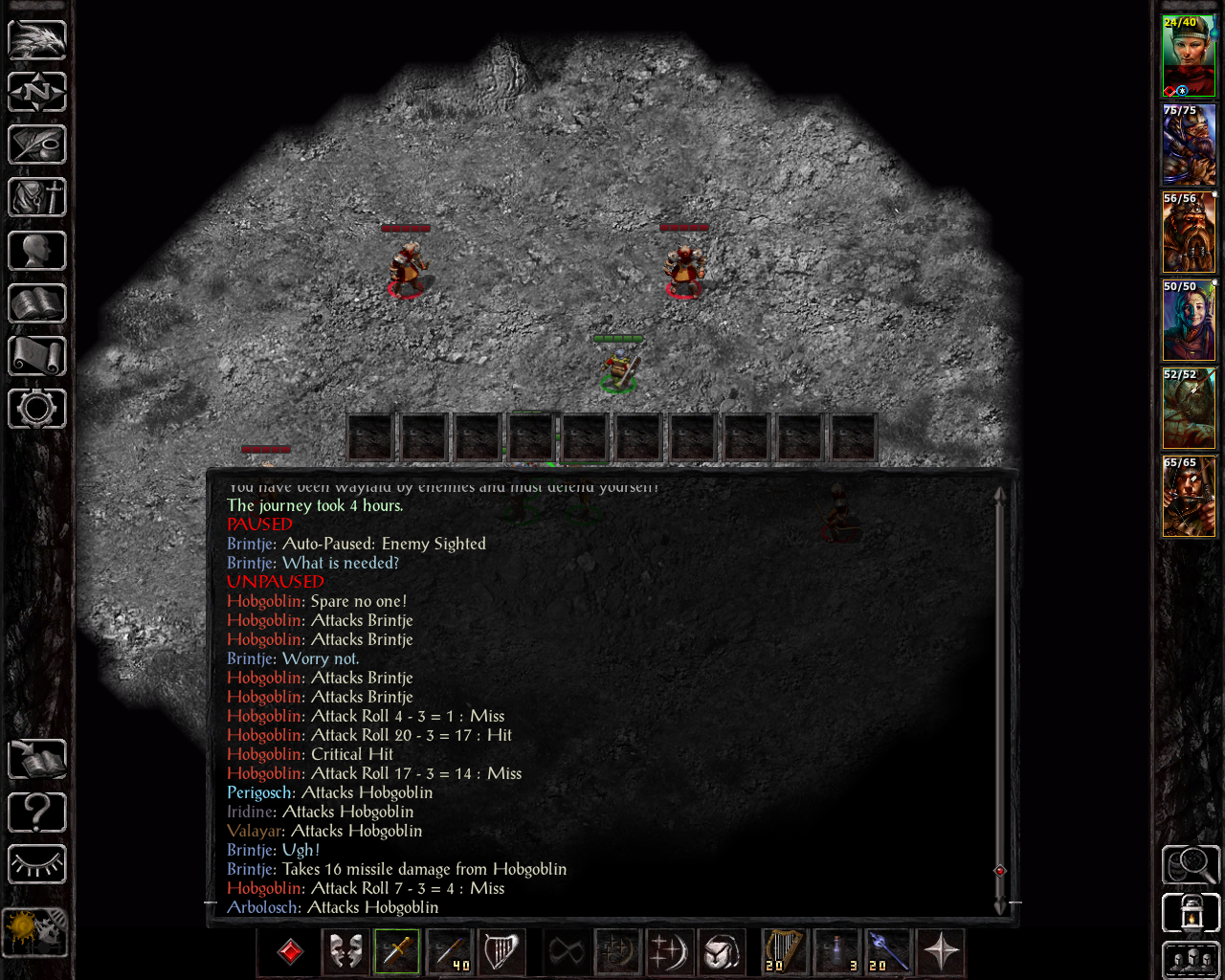Use the potion quick item slot
This screenshot has height=980, width=1225.
[837, 951]
